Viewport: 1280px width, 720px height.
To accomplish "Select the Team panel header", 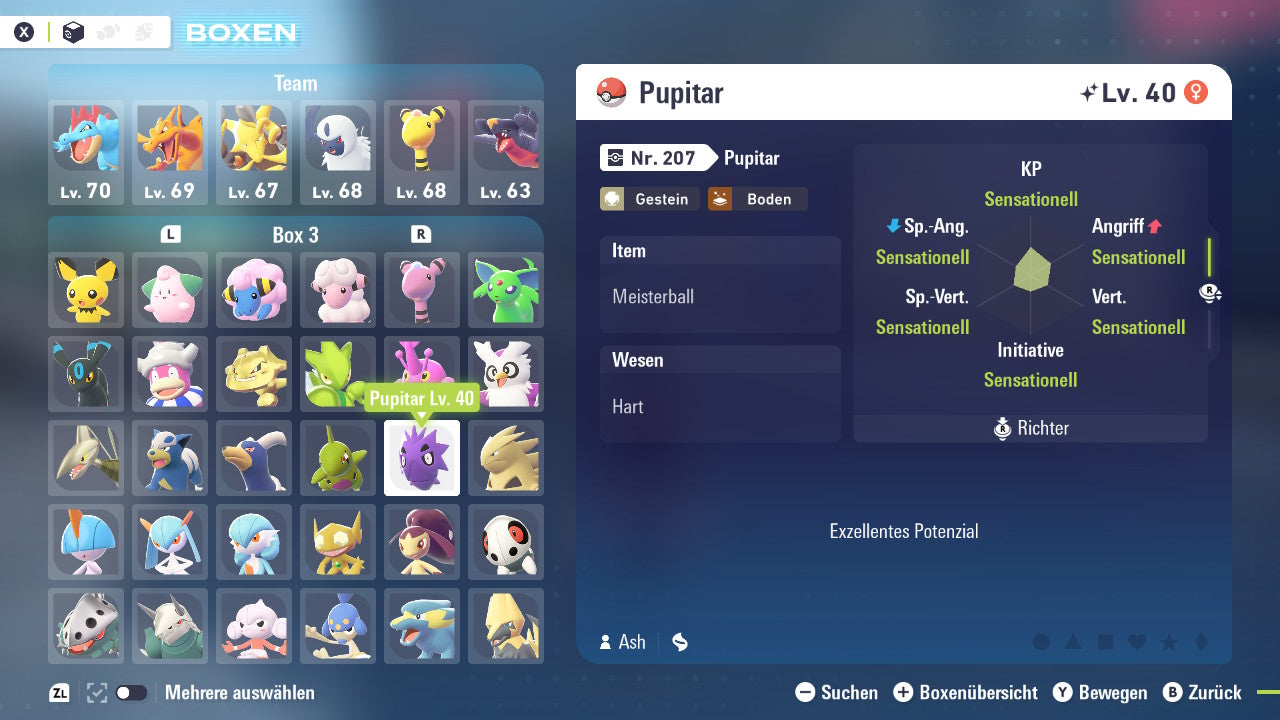I will pyautogui.click(x=295, y=84).
